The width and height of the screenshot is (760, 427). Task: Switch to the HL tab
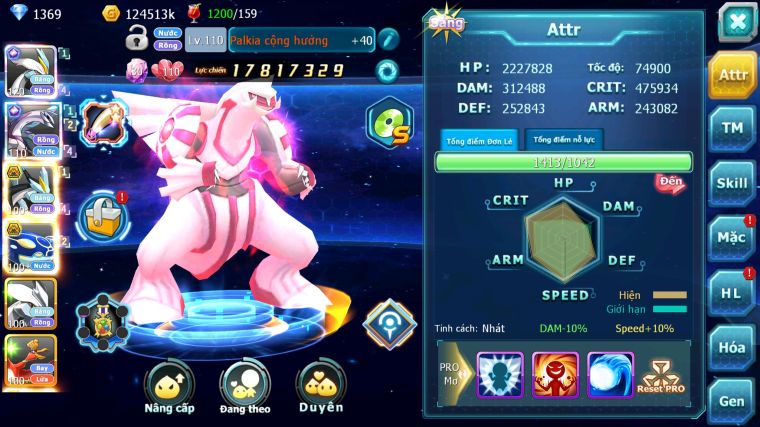coord(732,293)
